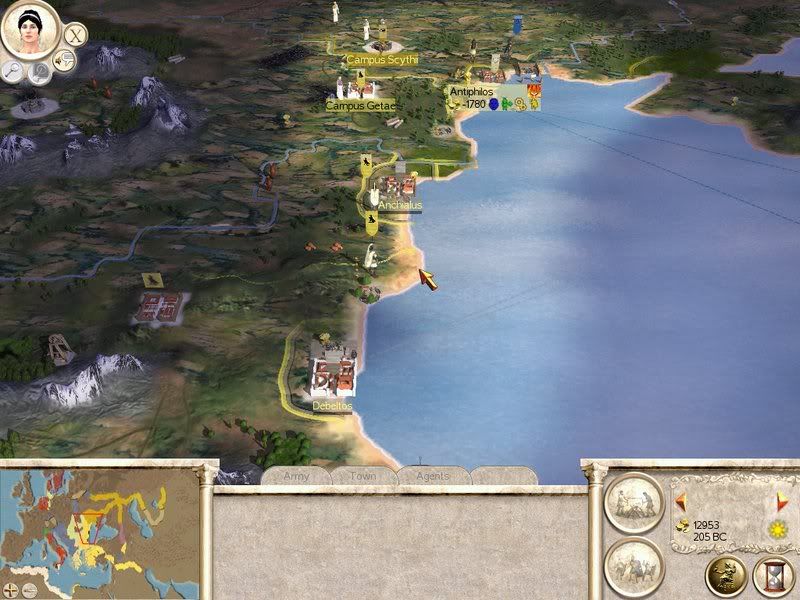
Task: Click the left red arrow button
Action: pyautogui.click(x=680, y=502)
